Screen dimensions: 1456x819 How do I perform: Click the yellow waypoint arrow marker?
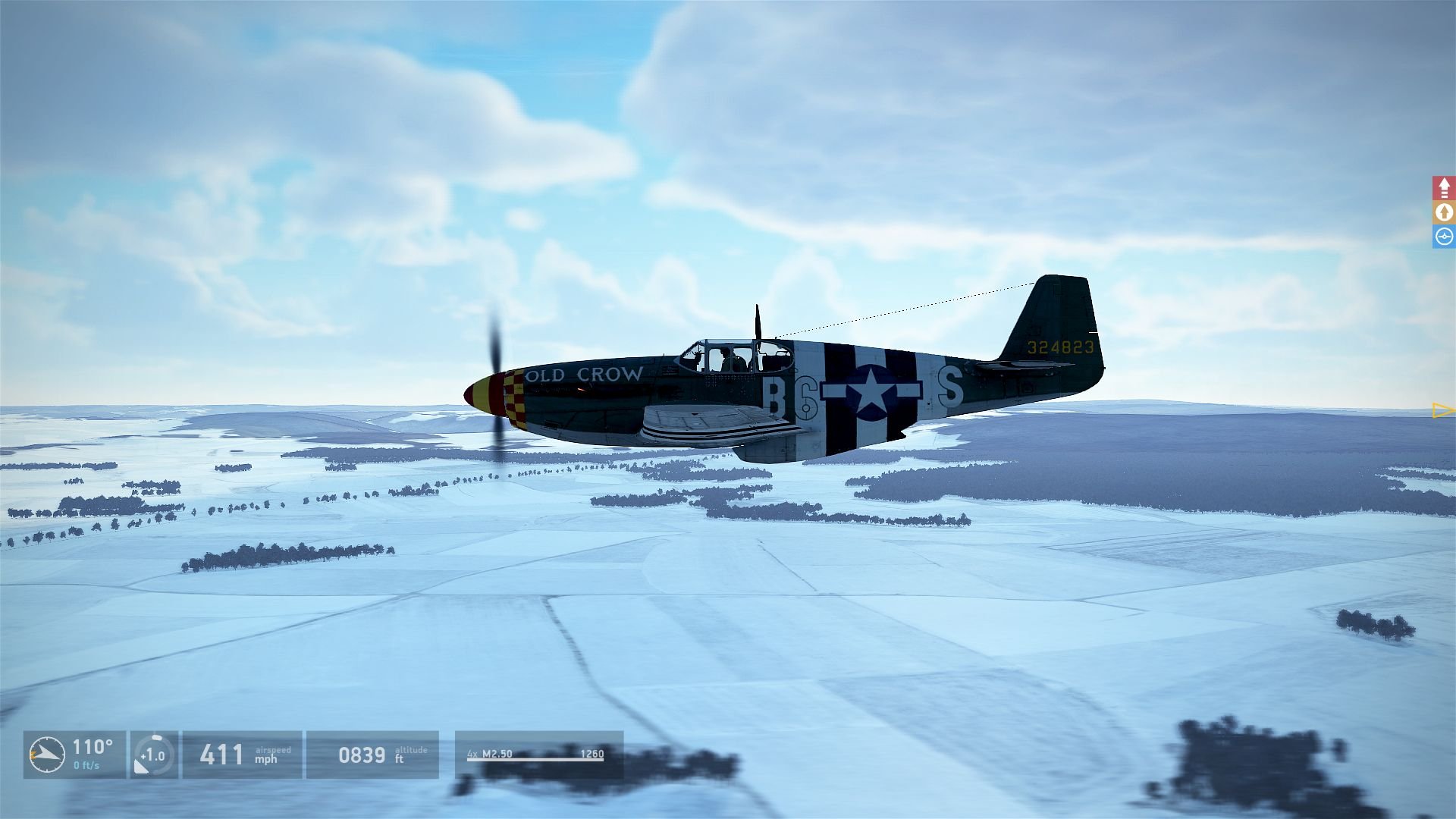click(1442, 410)
